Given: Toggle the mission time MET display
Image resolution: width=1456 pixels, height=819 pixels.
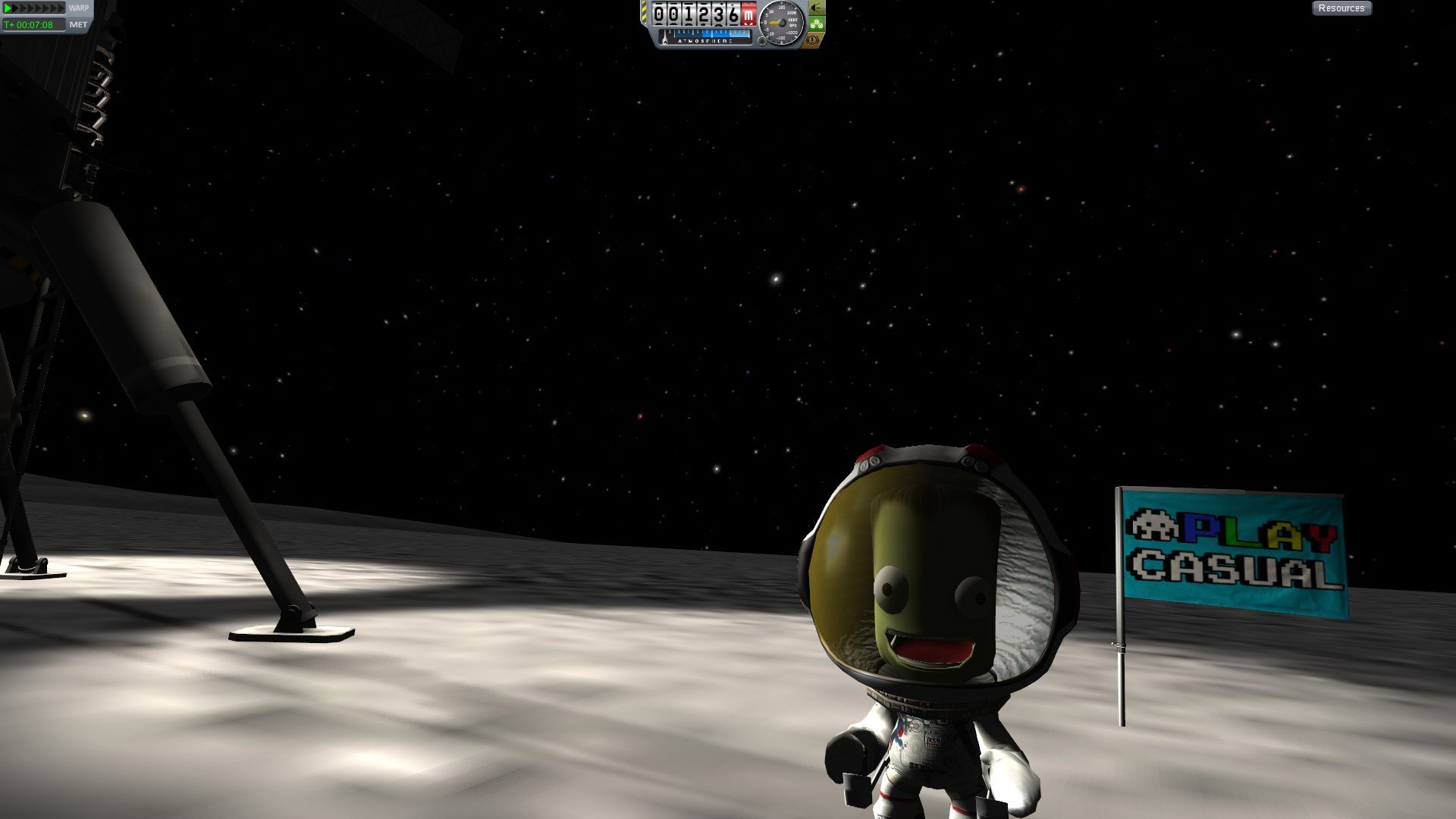Looking at the screenshot, I should click(78, 25).
